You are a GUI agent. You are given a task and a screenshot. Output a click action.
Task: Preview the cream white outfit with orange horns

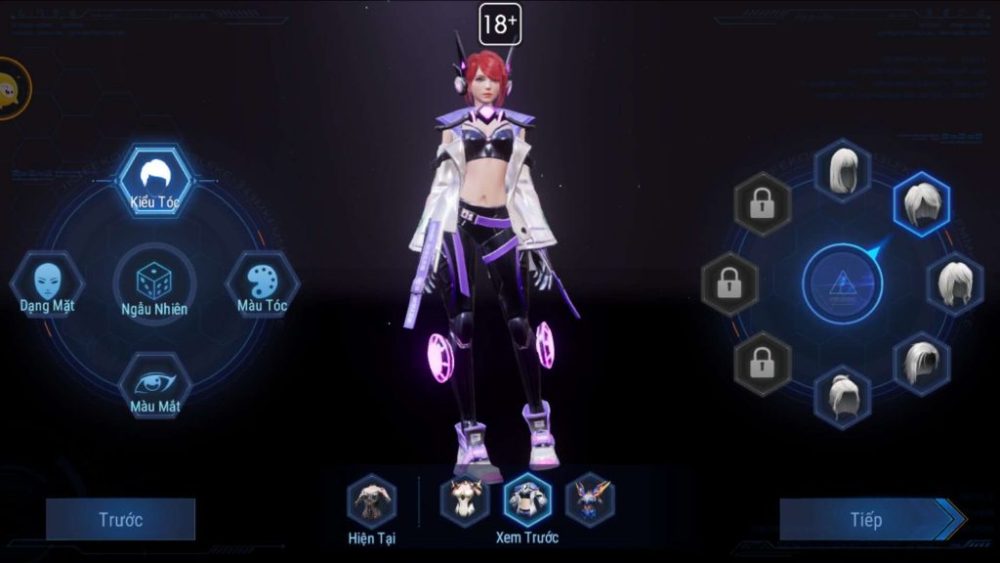[x=465, y=500]
